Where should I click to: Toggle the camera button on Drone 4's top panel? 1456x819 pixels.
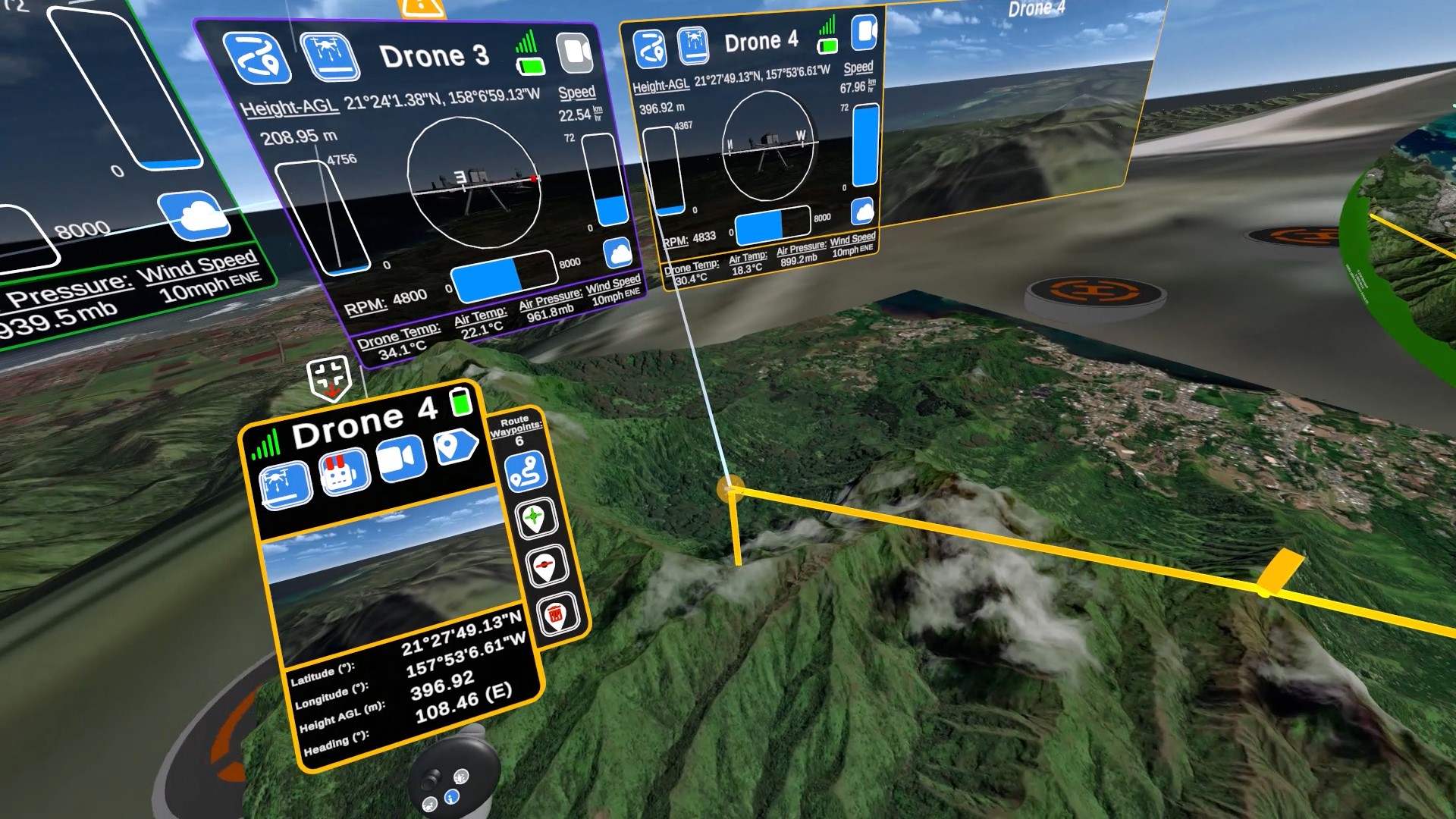point(864,33)
